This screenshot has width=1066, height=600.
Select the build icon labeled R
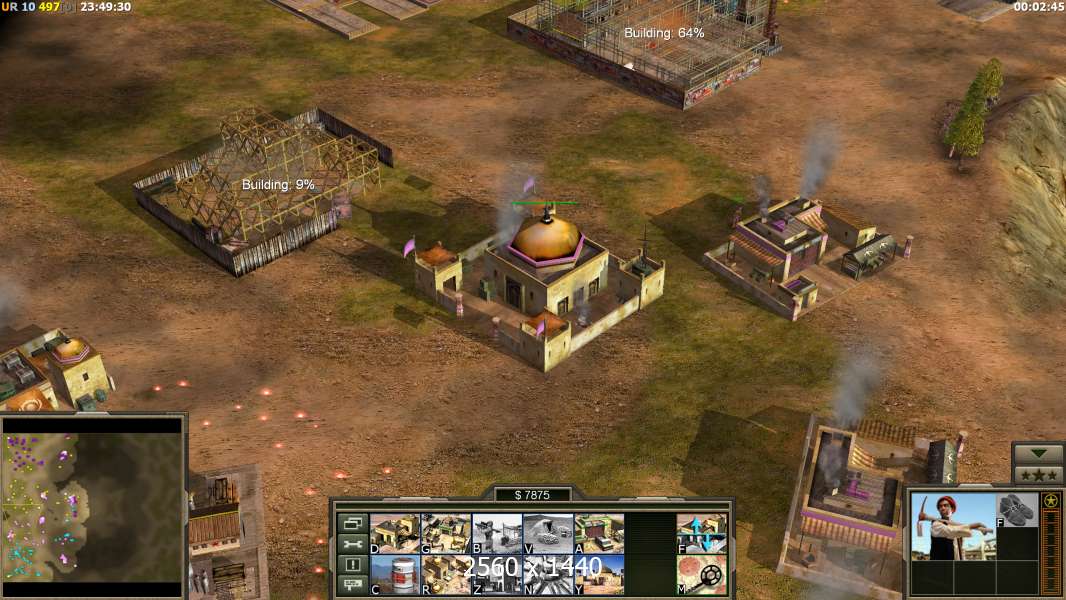445,574
